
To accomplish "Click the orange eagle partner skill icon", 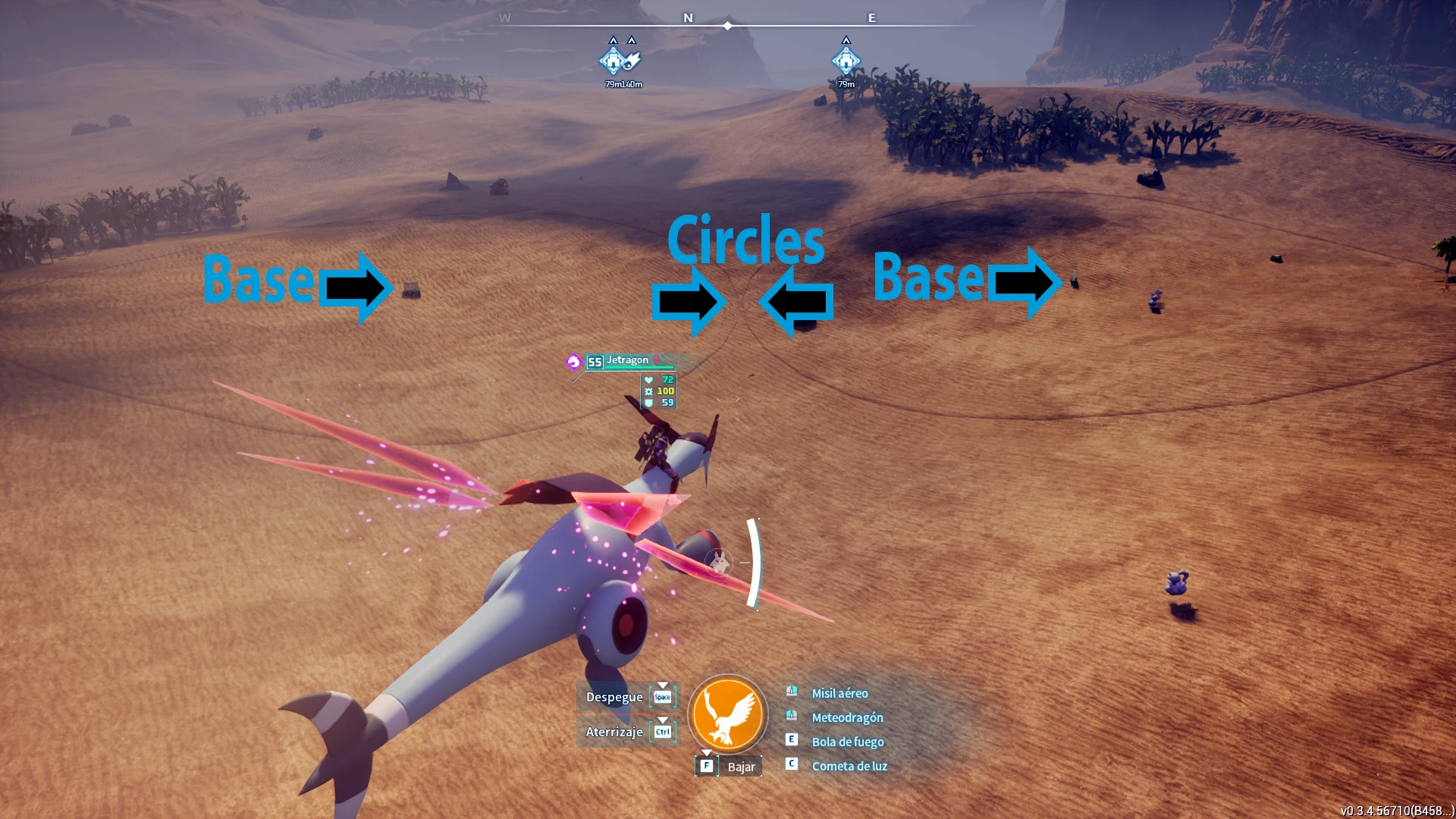I will pos(727,714).
